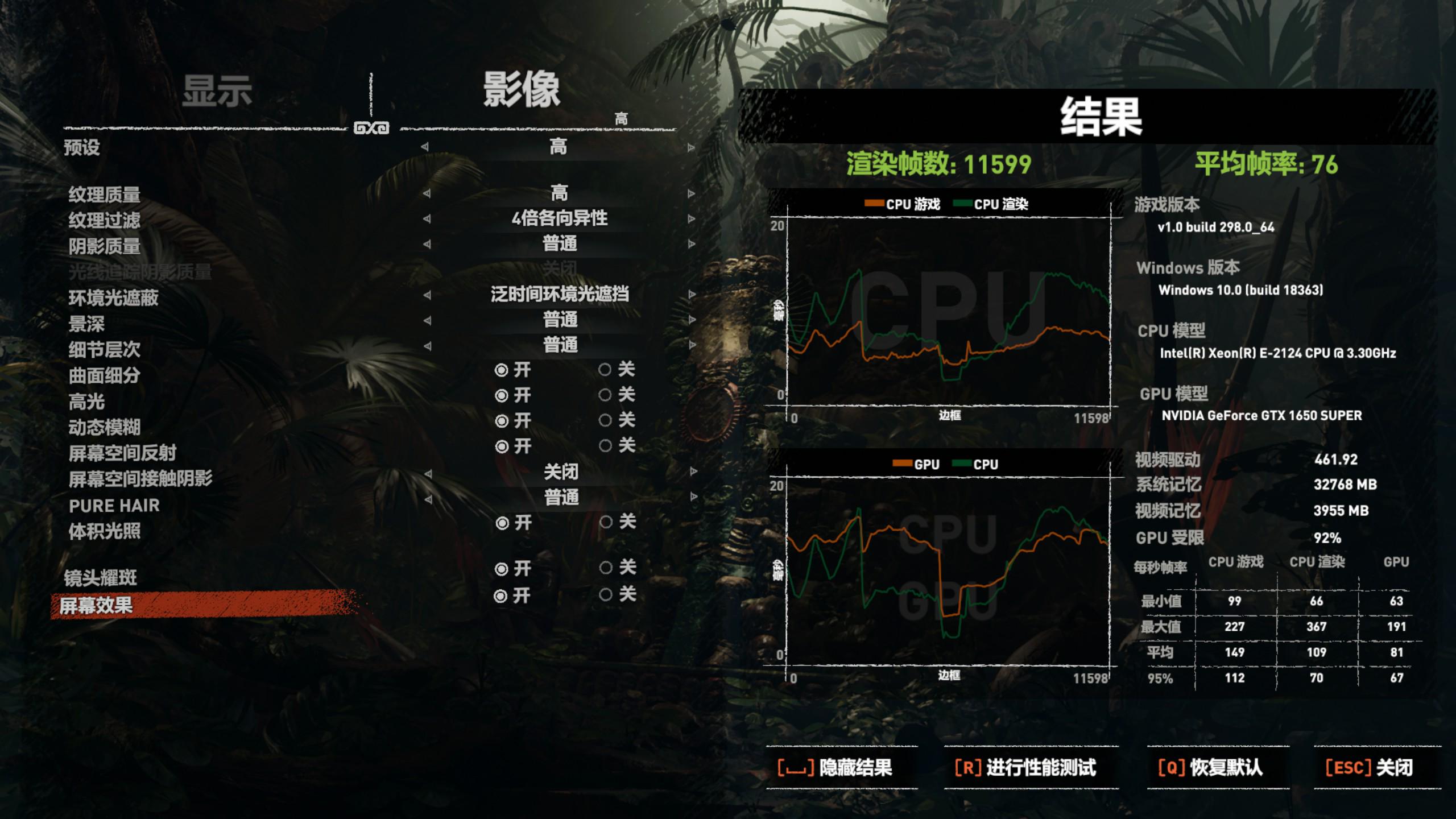Click the infinity logo between the tabs

coord(373,130)
